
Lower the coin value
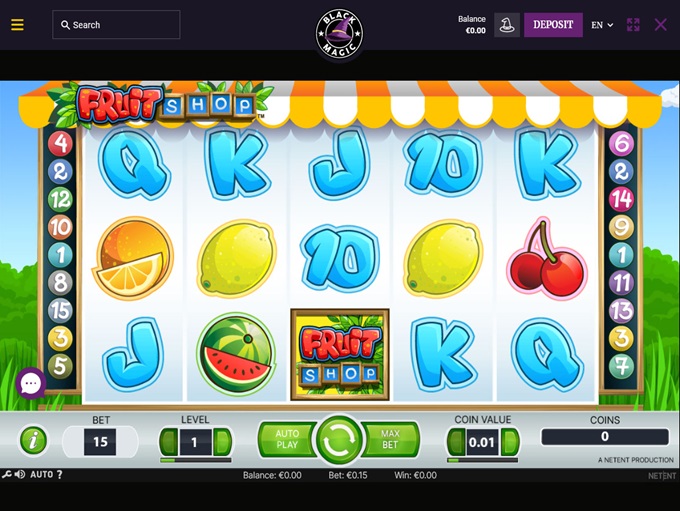(x=455, y=441)
